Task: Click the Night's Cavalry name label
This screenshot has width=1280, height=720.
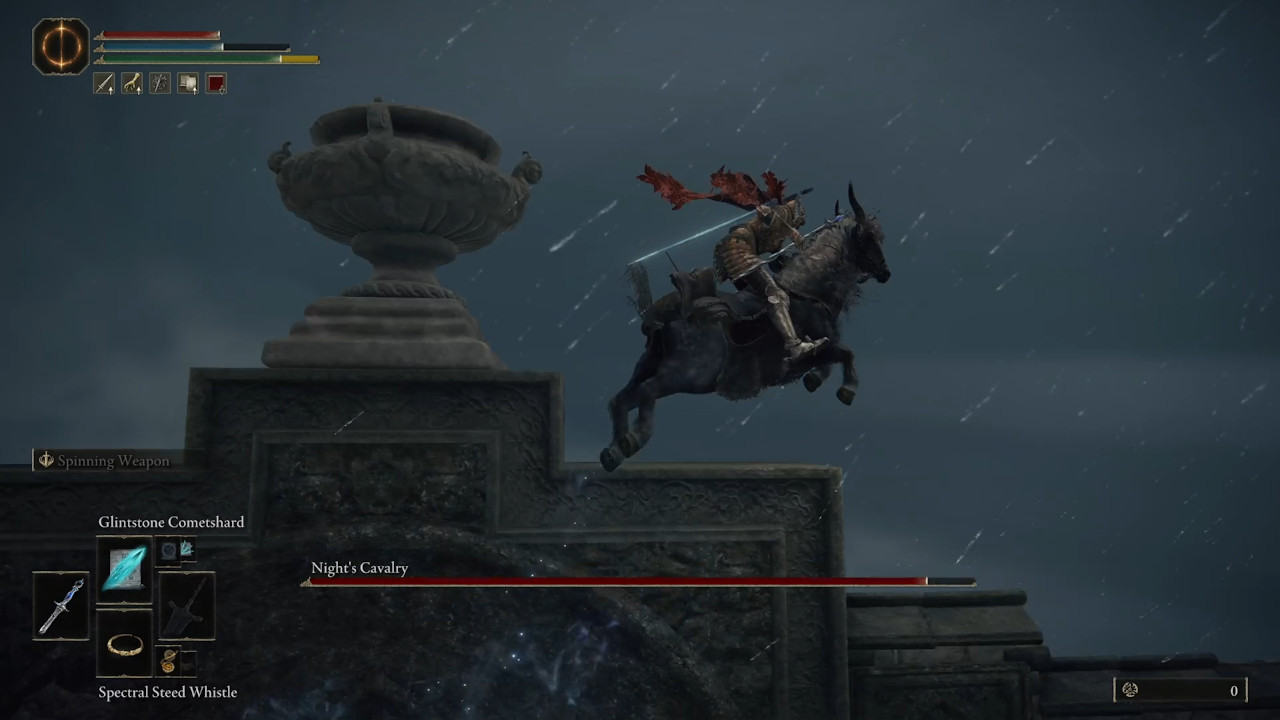Action: coord(359,568)
